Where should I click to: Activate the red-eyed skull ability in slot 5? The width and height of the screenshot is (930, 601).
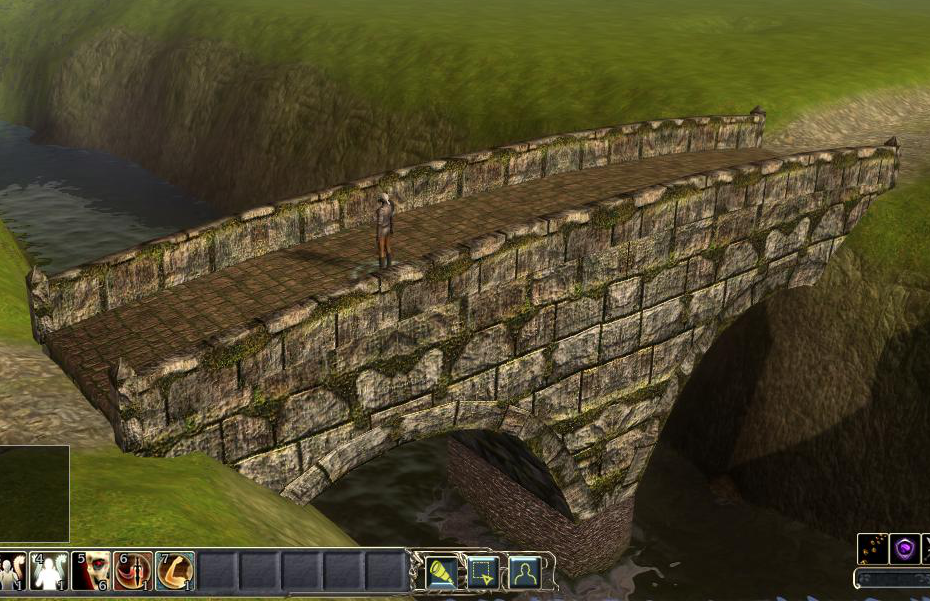pos(91,572)
